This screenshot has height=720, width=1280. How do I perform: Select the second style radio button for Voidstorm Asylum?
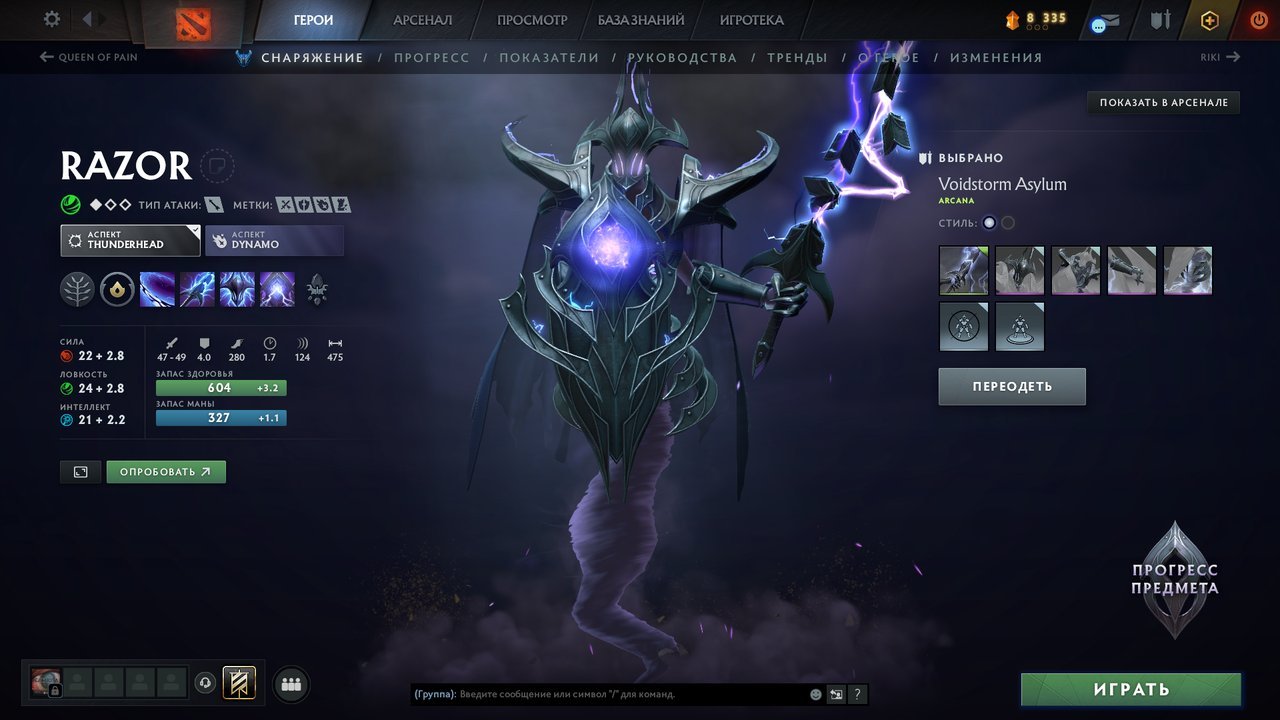coord(1008,222)
